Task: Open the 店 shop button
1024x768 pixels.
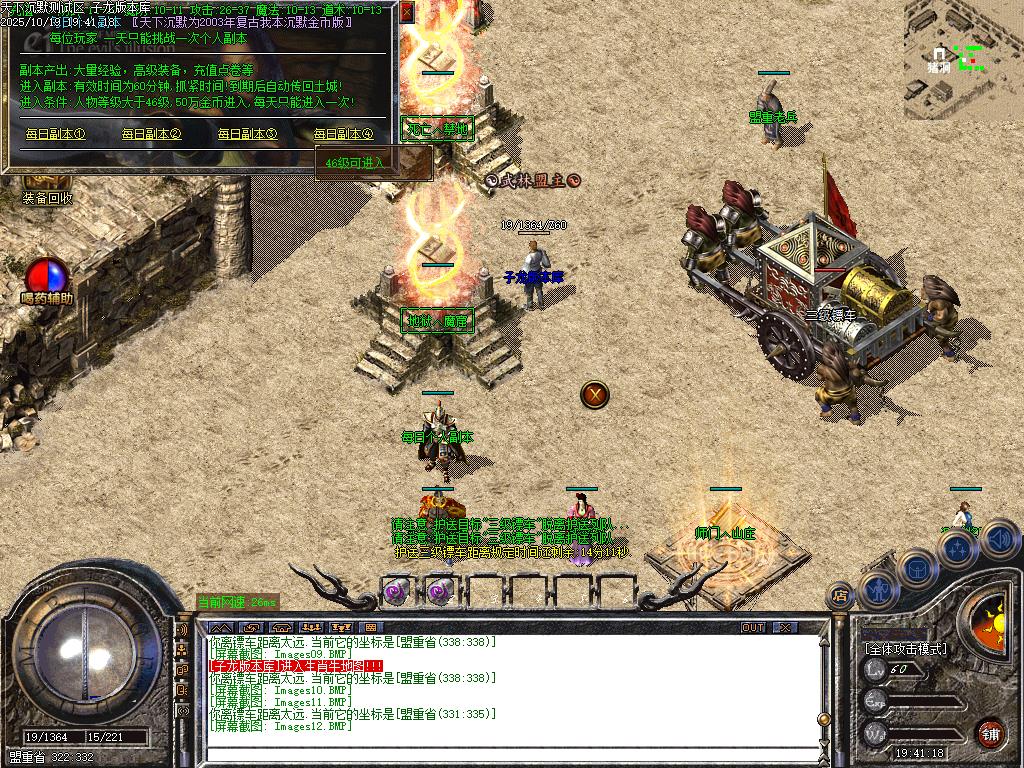Action: pos(841,595)
